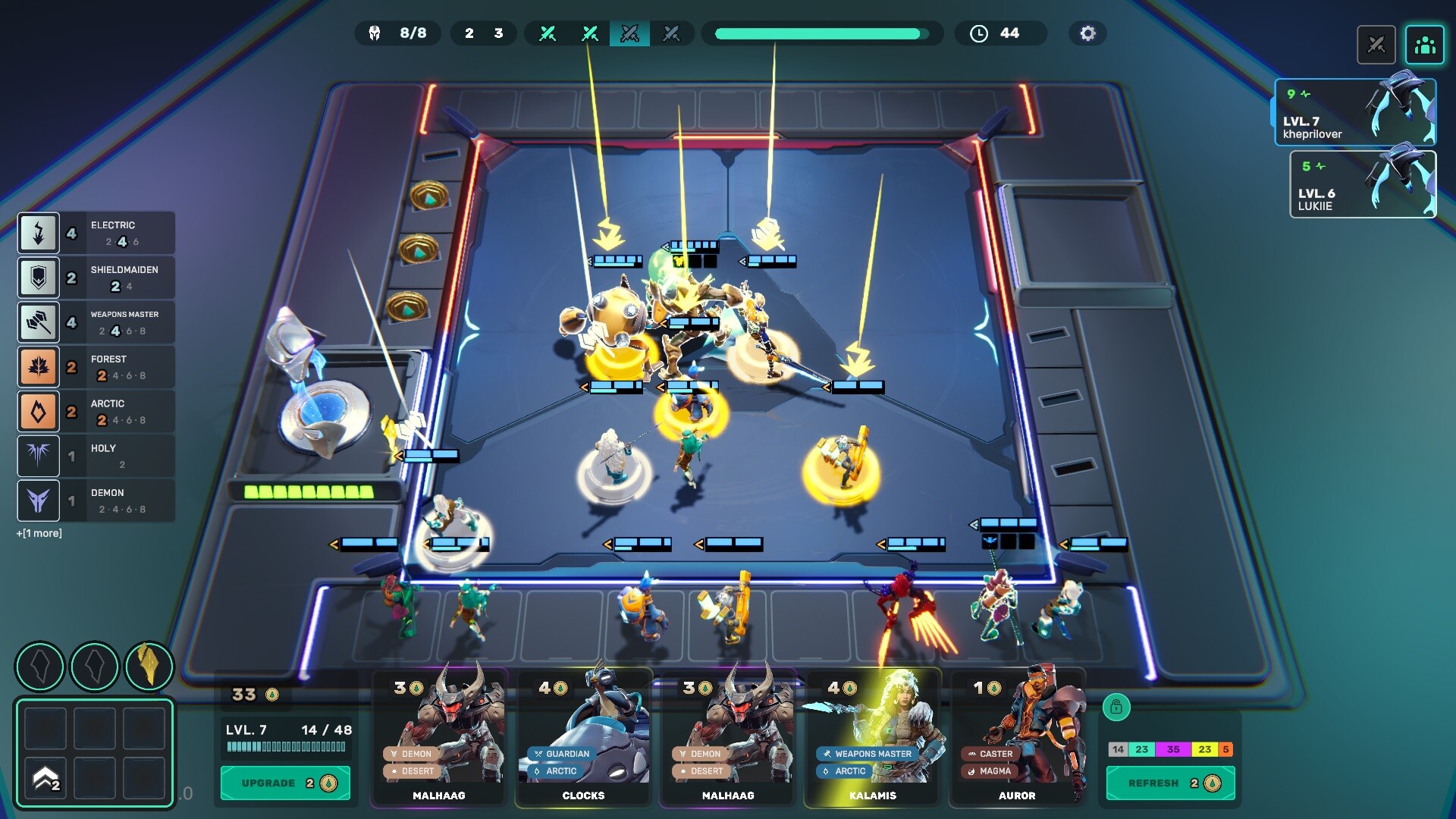This screenshot has height=819, width=1456.
Task: Click the Arctic trait icon
Action: coord(39,411)
